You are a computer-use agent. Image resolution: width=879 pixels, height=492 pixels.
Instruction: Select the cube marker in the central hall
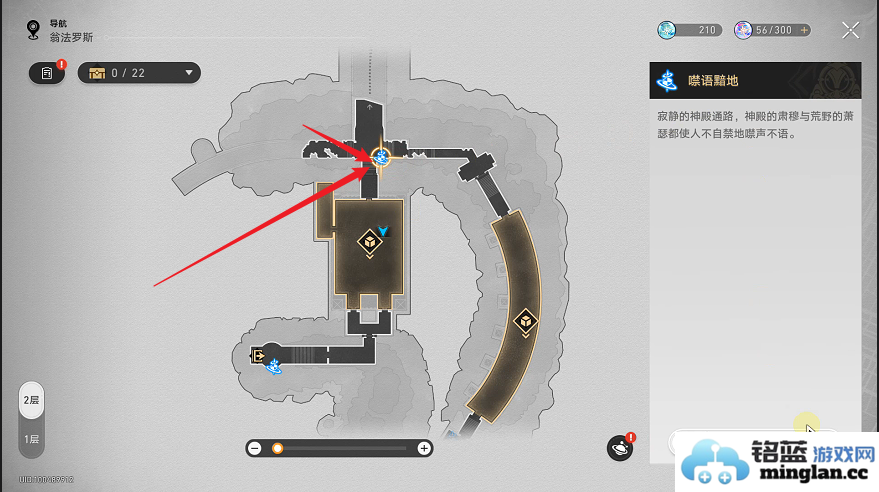pyautogui.click(x=369, y=240)
